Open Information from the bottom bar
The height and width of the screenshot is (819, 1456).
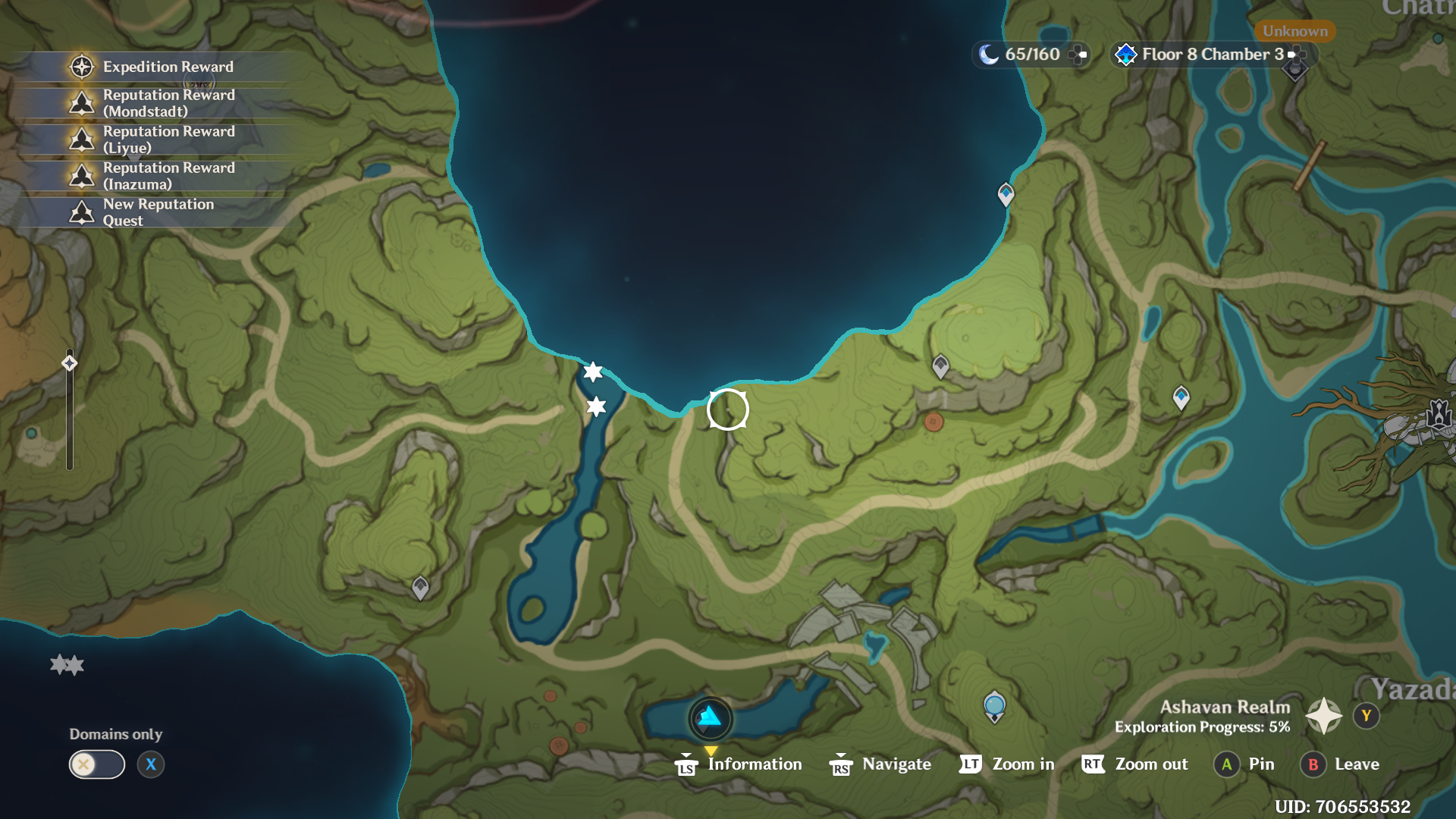(x=739, y=764)
